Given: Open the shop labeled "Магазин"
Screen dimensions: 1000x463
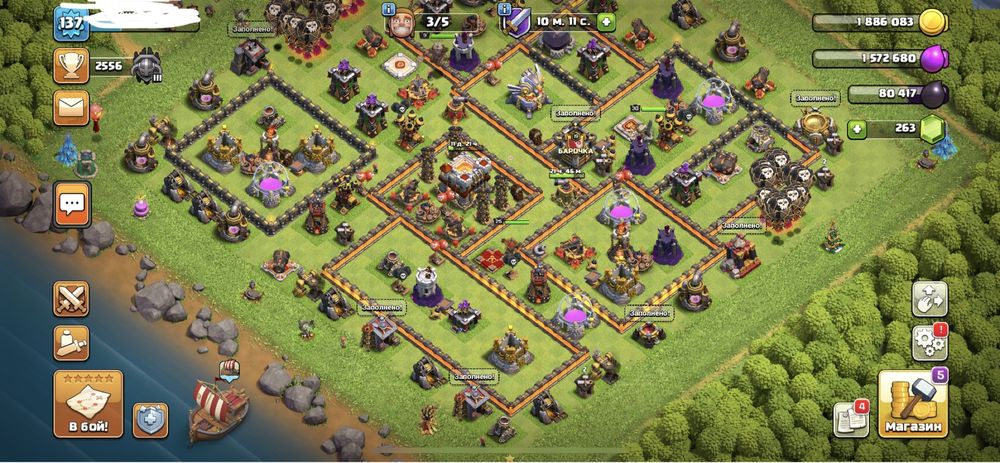Looking at the screenshot, I should (912, 404).
